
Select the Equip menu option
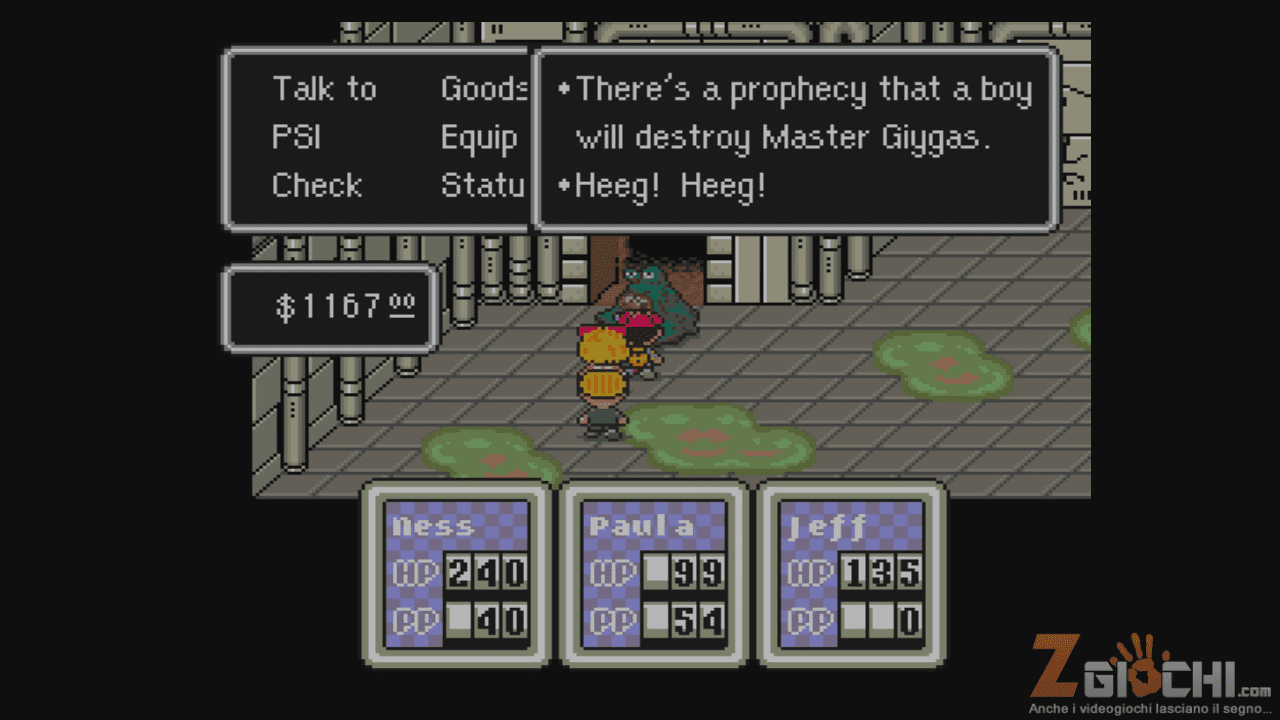pyautogui.click(x=479, y=138)
